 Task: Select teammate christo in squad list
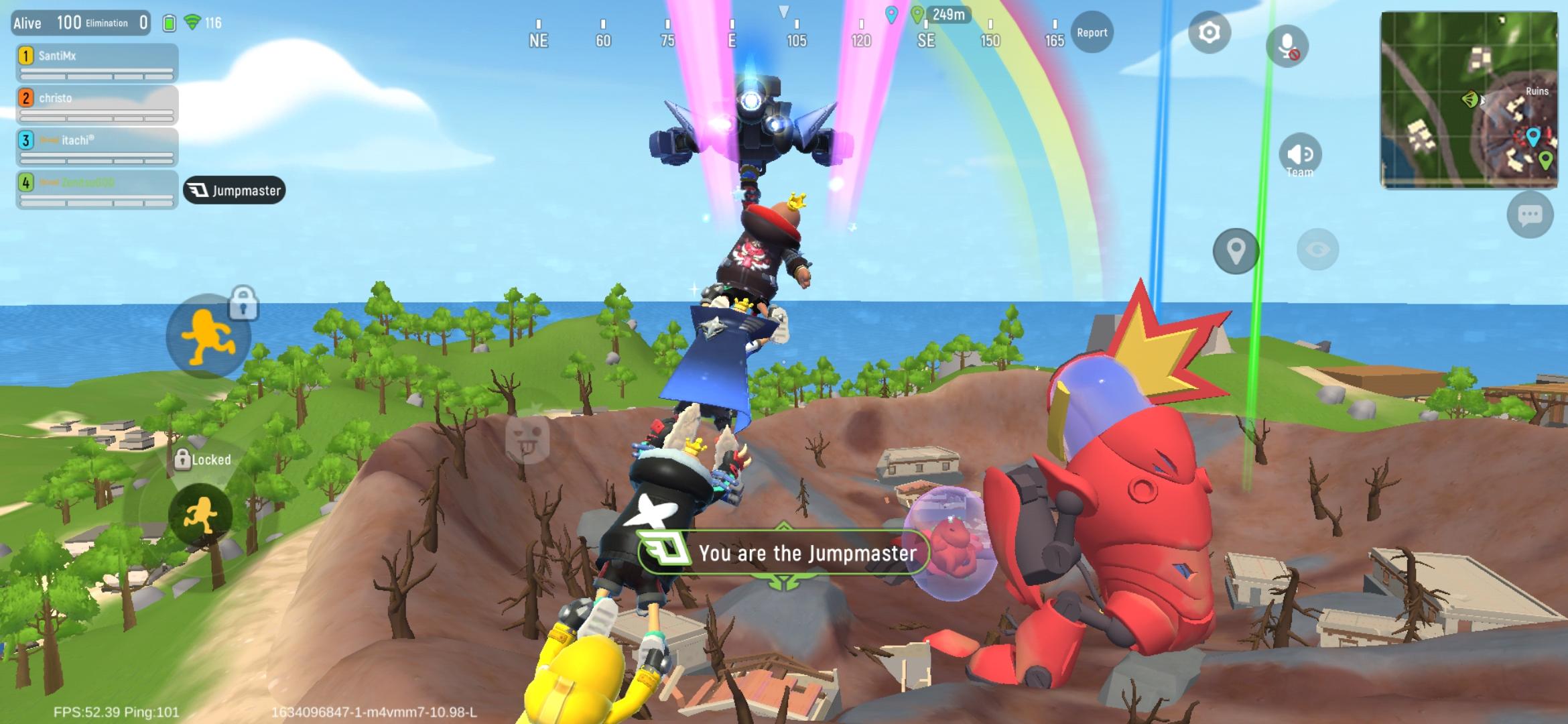(97, 105)
